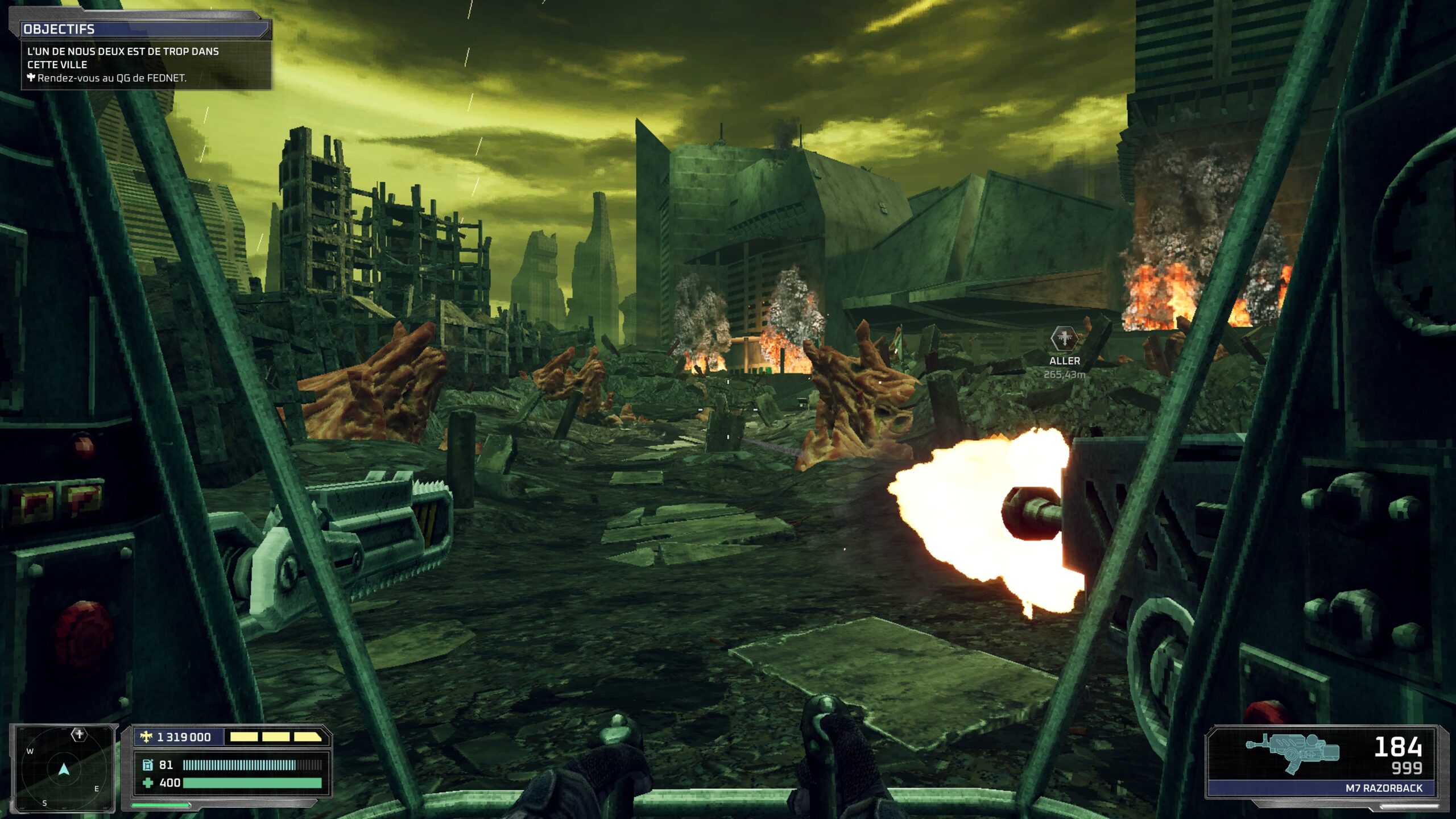Click the objective marker on the minimap edge
The height and width of the screenshot is (819, 1456).
(x=79, y=734)
